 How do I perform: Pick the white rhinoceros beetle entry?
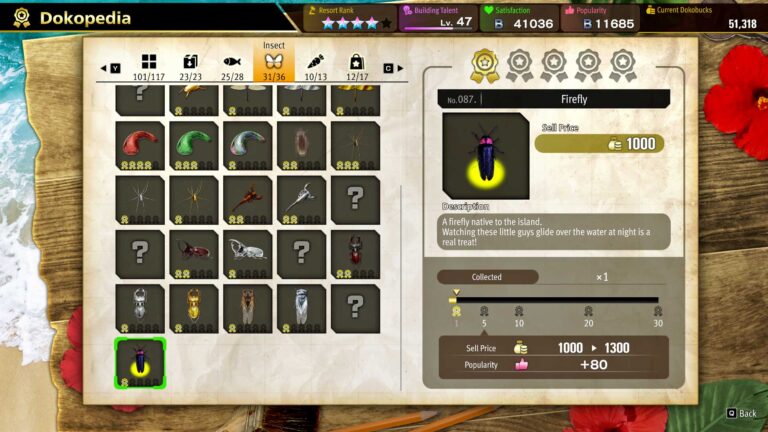[247, 253]
